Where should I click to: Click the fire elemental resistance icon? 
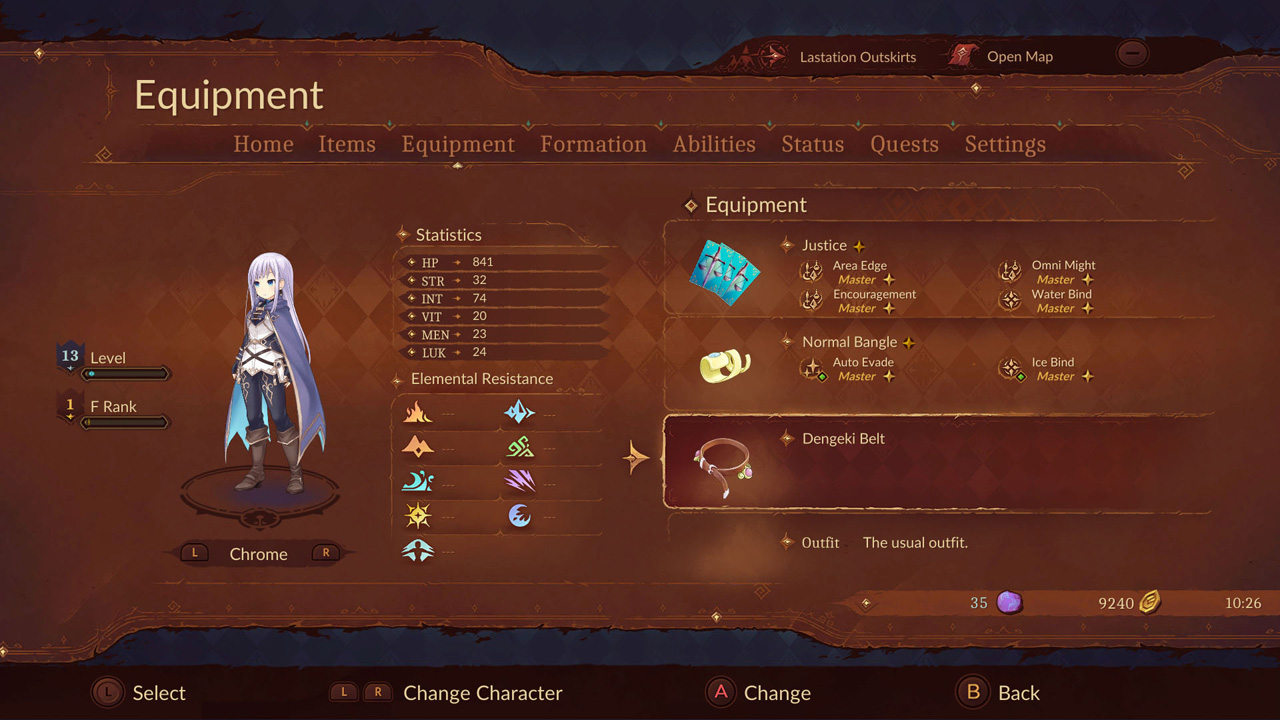(x=418, y=412)
